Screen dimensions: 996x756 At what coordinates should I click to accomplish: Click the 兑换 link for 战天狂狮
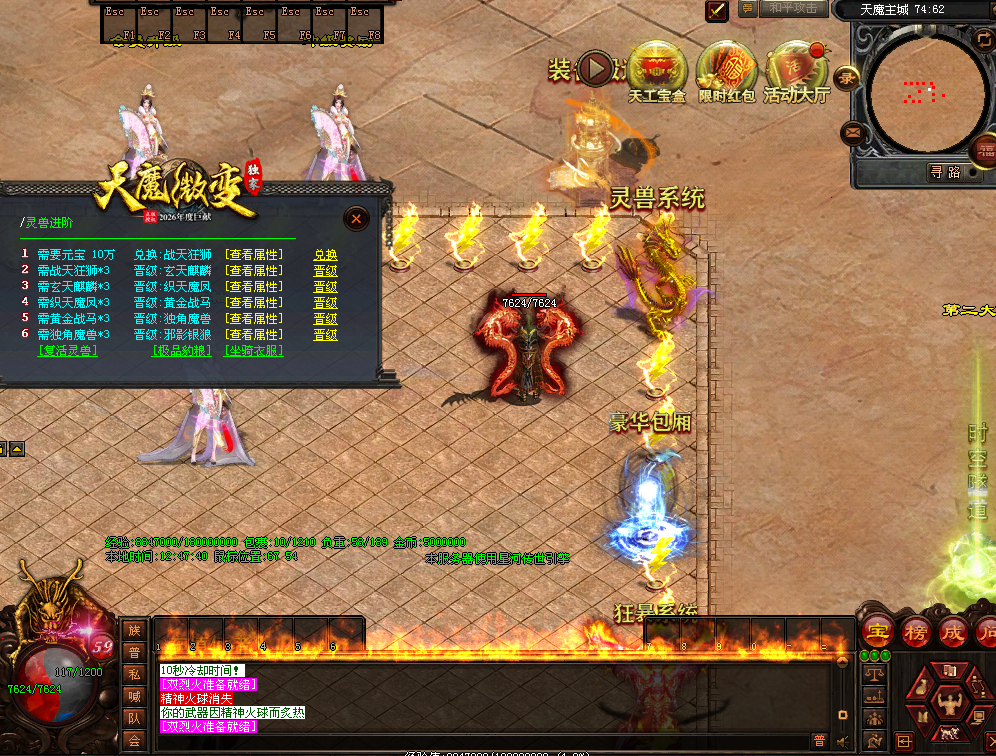tap(325, 255)
